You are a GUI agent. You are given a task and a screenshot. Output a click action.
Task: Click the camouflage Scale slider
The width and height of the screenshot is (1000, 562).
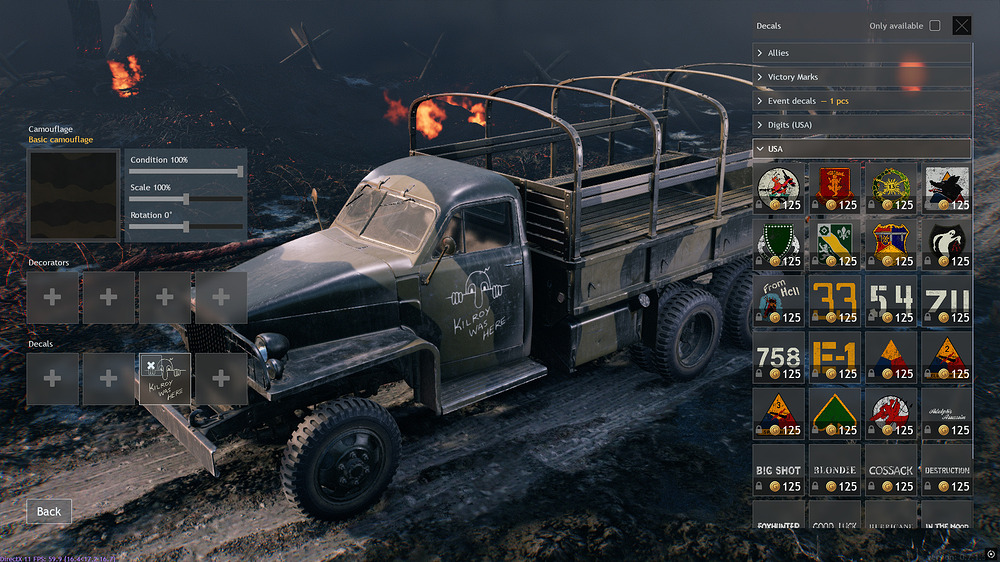(x=186, y=199)
